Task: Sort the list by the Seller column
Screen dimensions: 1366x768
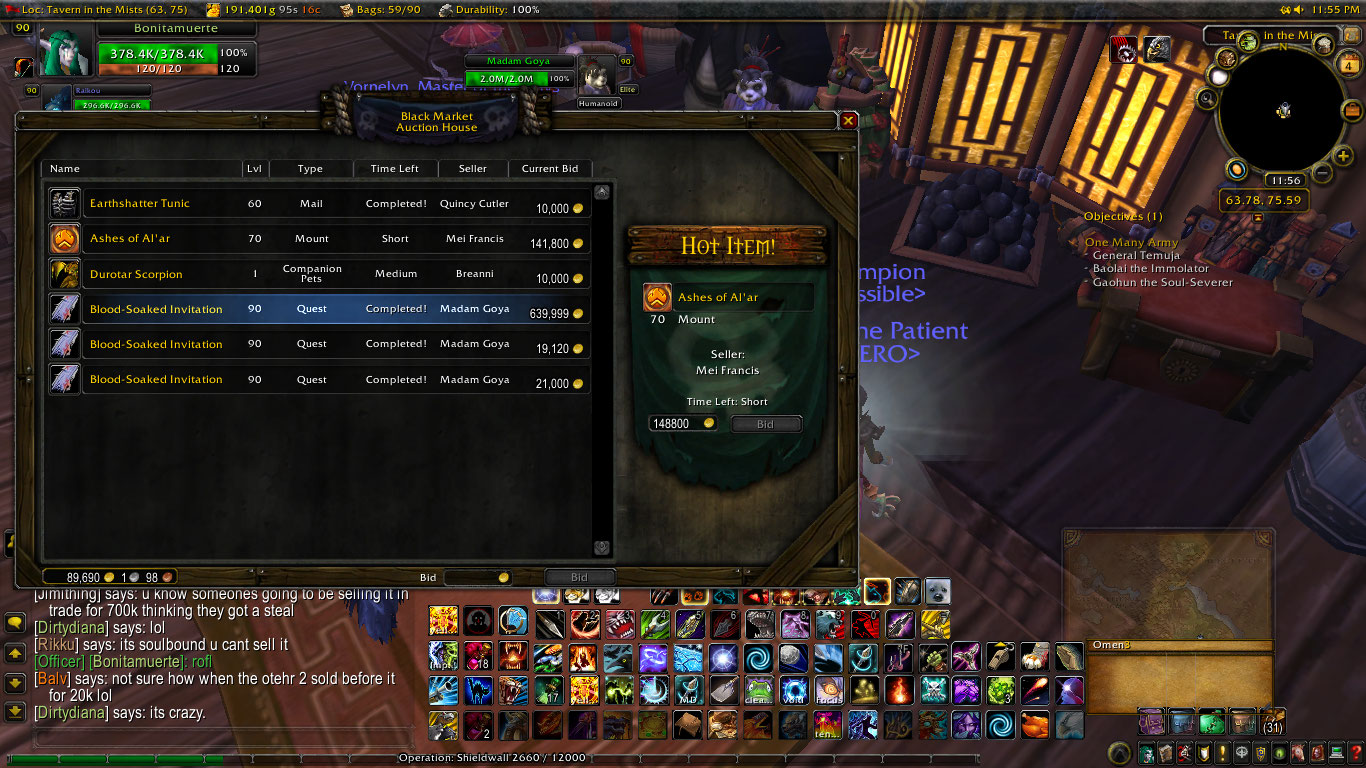Action: coord(472,168)
